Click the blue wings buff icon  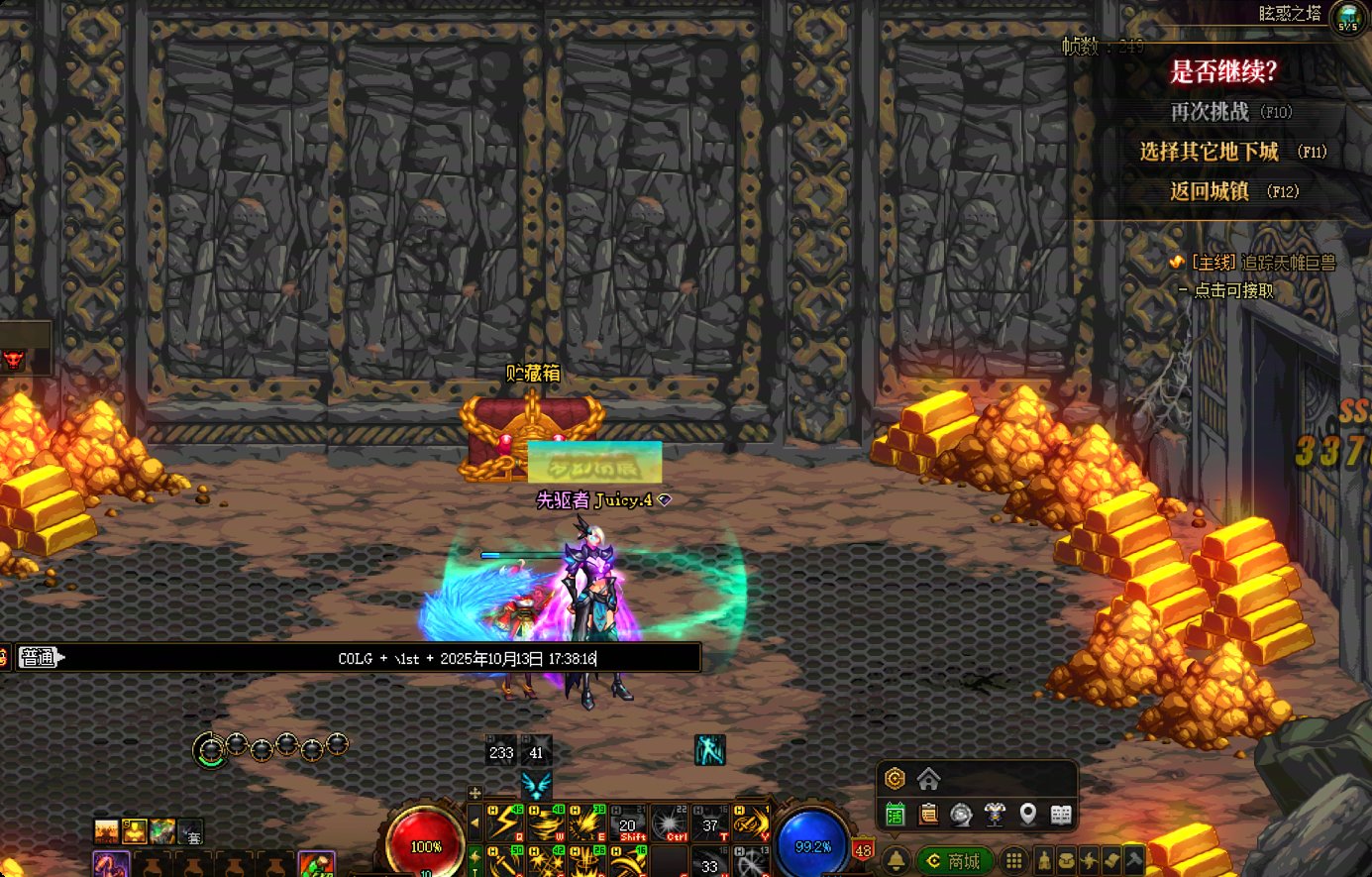(x=536, y=785)
